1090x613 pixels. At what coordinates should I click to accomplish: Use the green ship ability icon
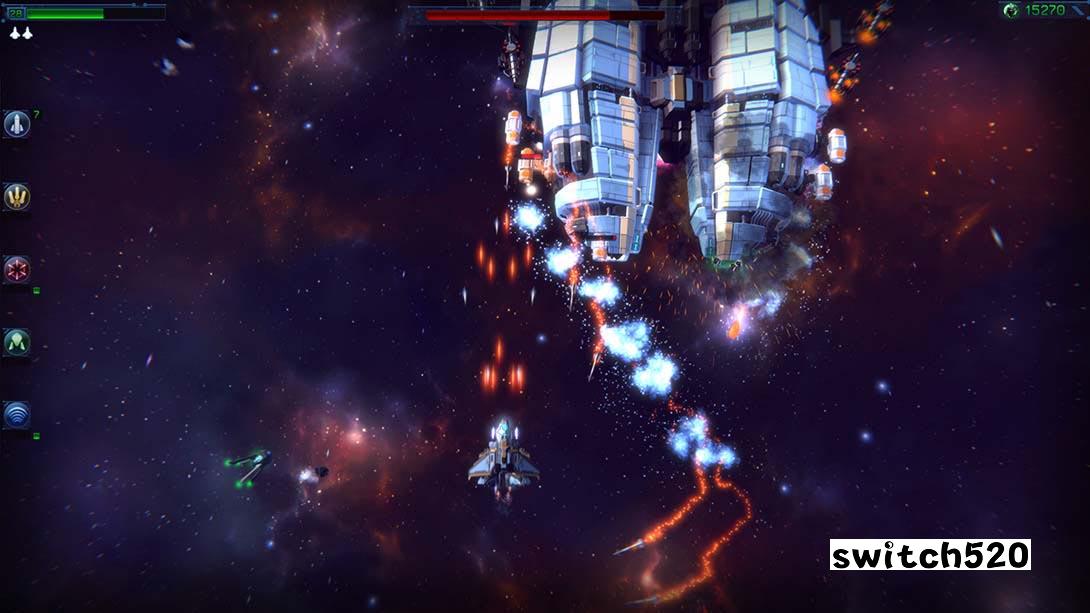[16, 342]
